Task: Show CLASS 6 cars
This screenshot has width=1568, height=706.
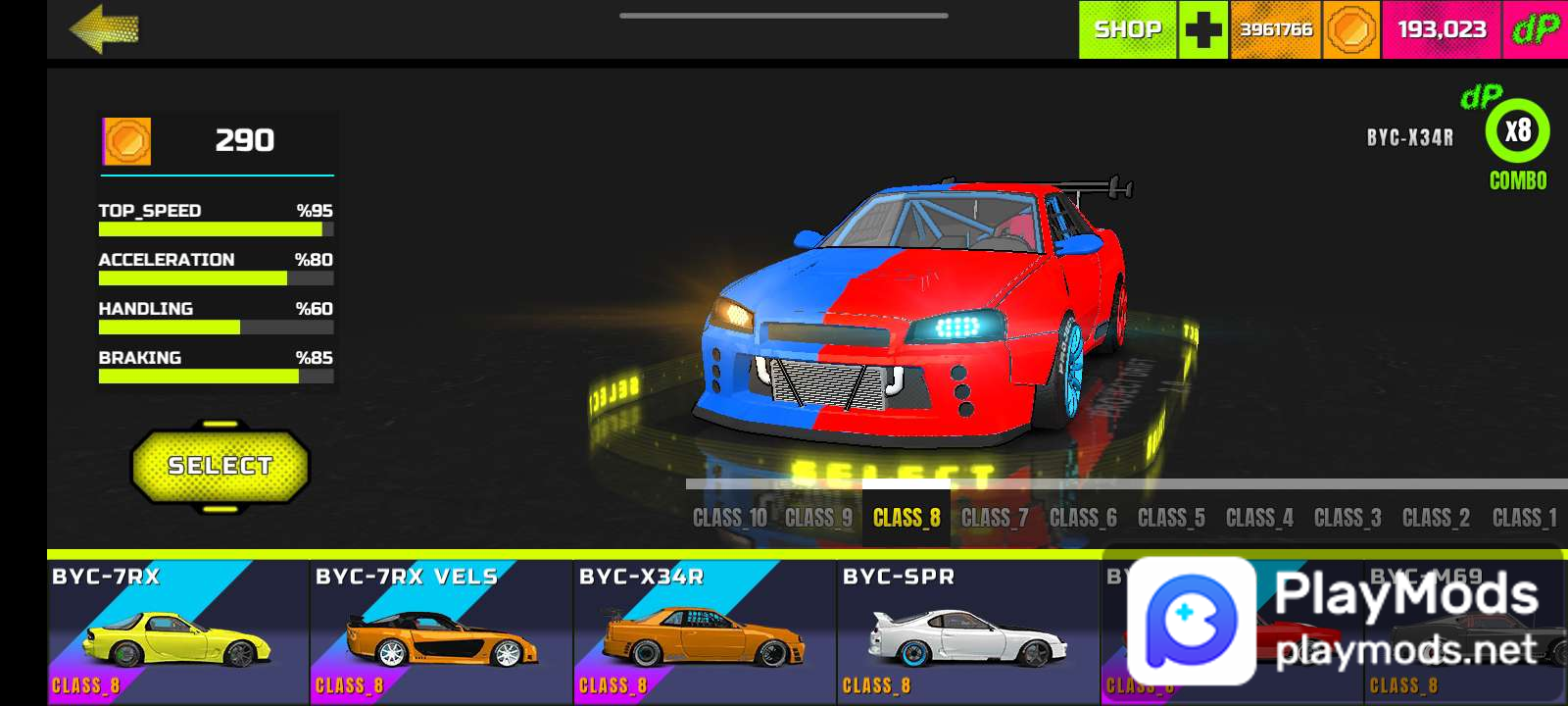Action: pos(1083,518)
